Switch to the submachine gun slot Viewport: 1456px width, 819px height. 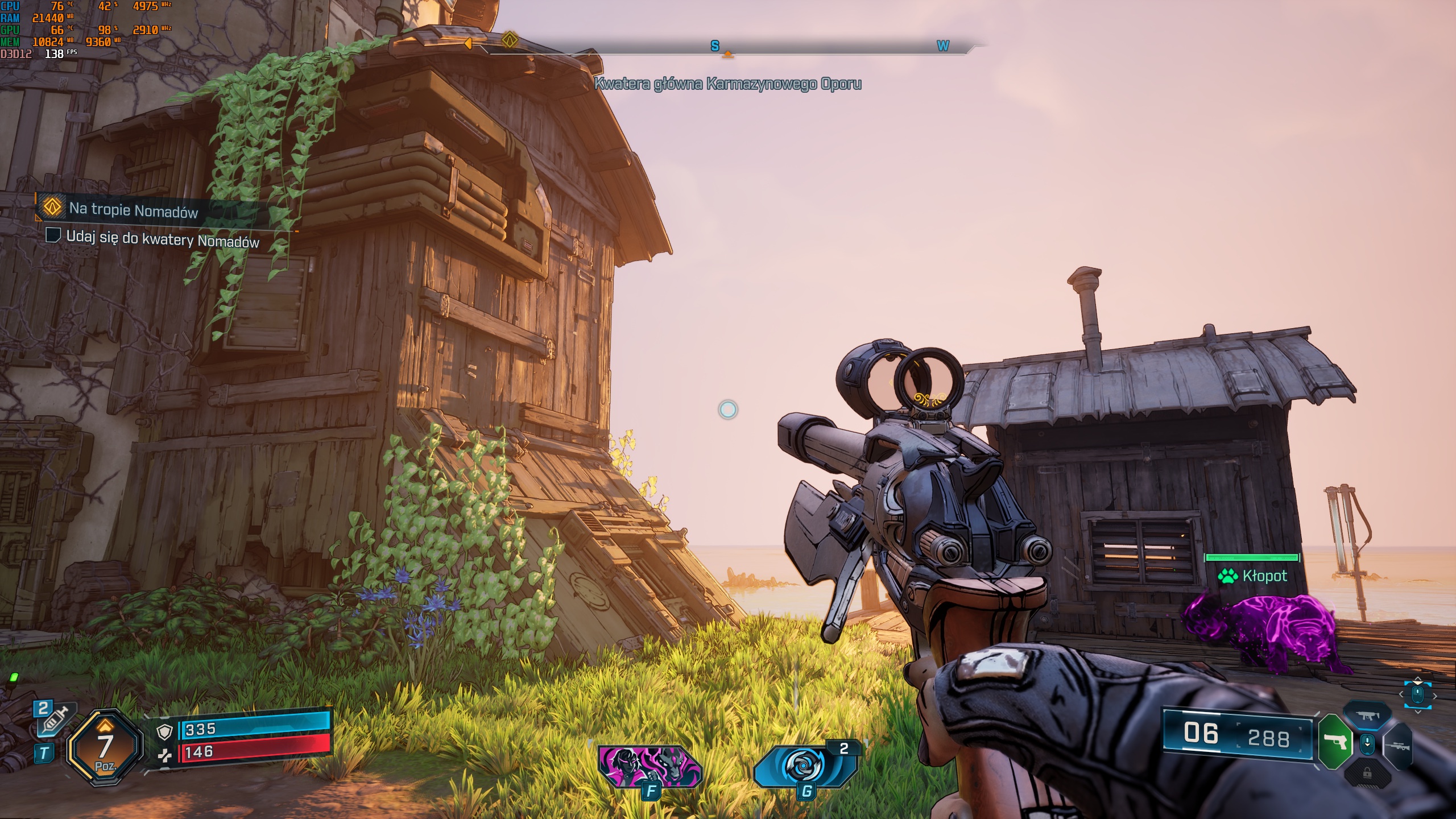point(1367,716)
